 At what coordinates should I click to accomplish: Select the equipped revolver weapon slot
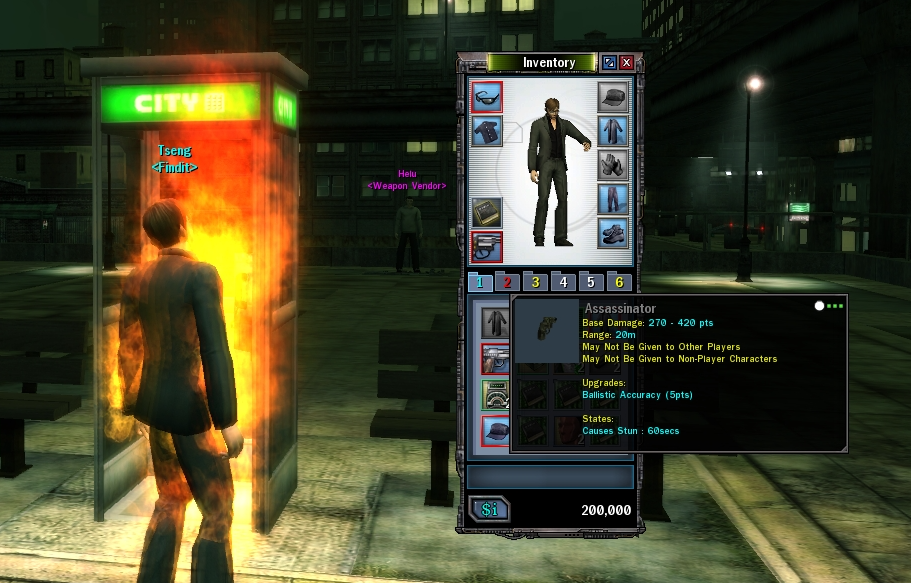coord(486,246)
